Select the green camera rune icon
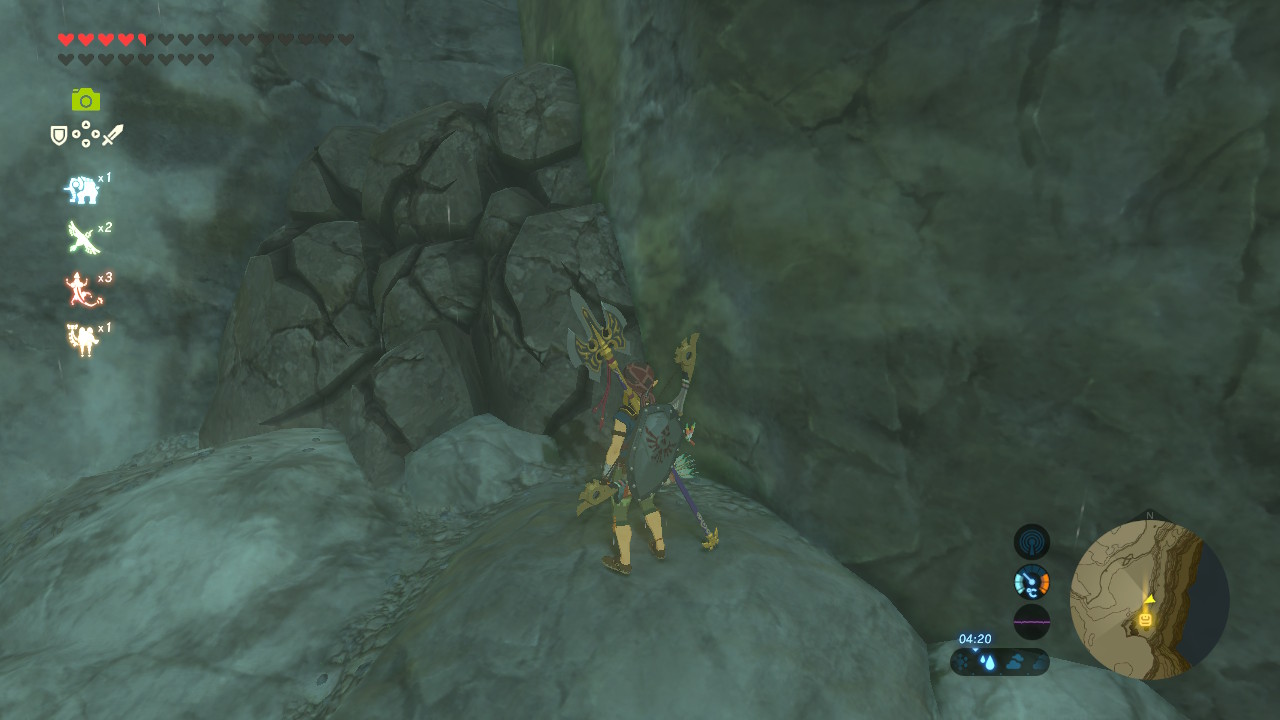 click(86, 99)
